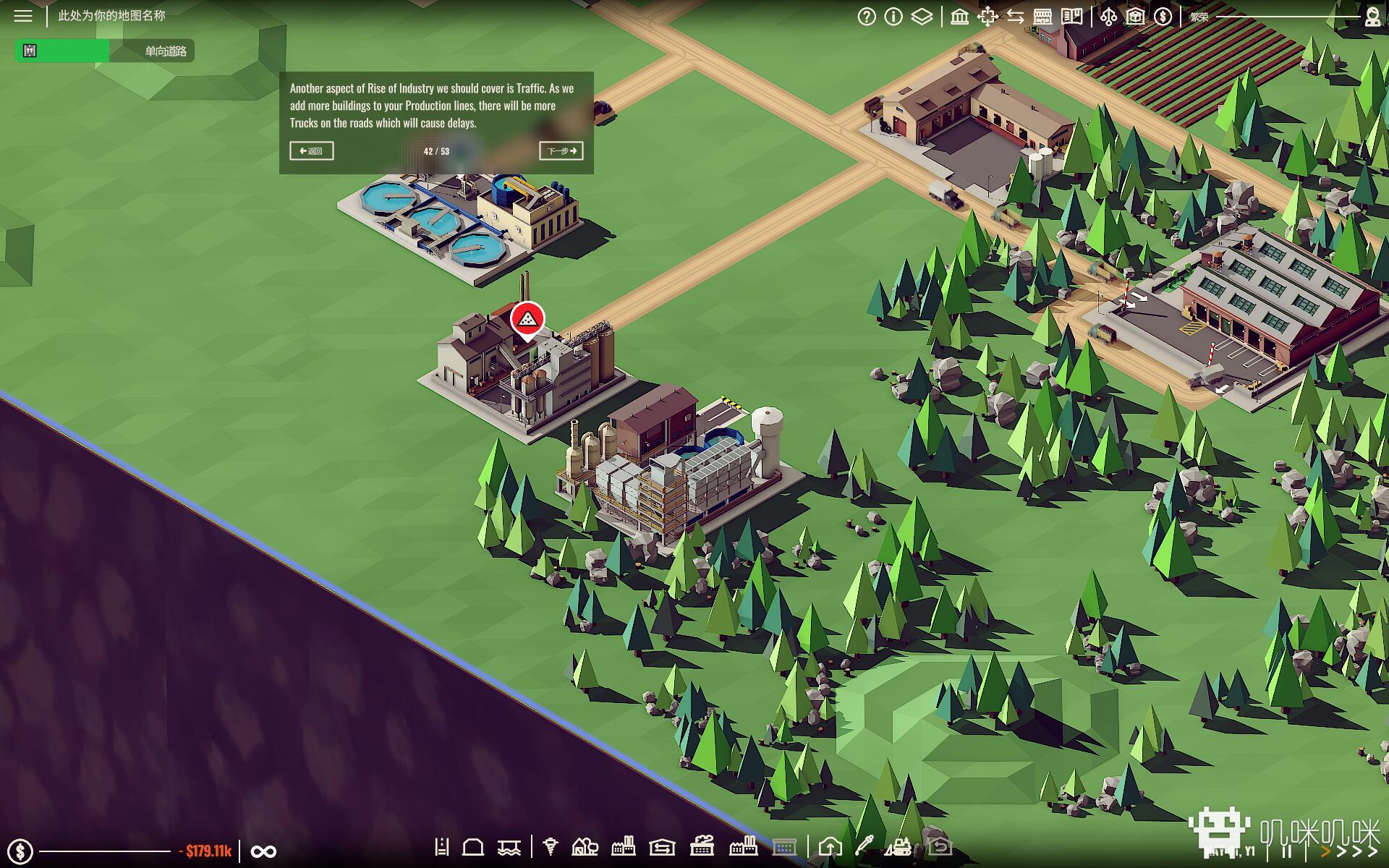Image resolution: width=1389 pixels, height=868 pixels.
Task: Select the bulldozer demolish tool
Action: pos(900,847)
